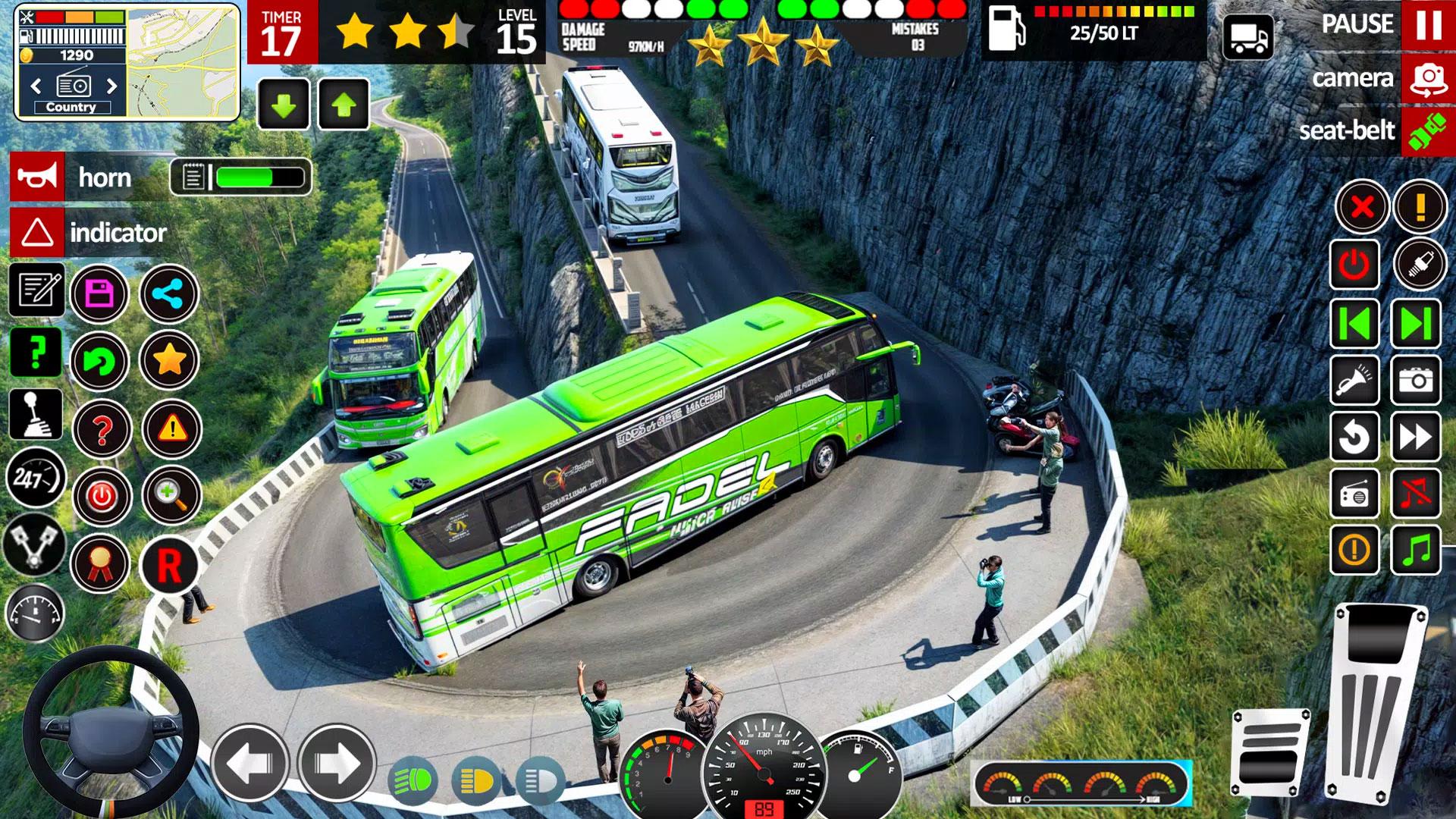Tap the green down arrow button
The width and height of the screenshot is (1456, 819).
pyautogui.click(x=284, y=105)
